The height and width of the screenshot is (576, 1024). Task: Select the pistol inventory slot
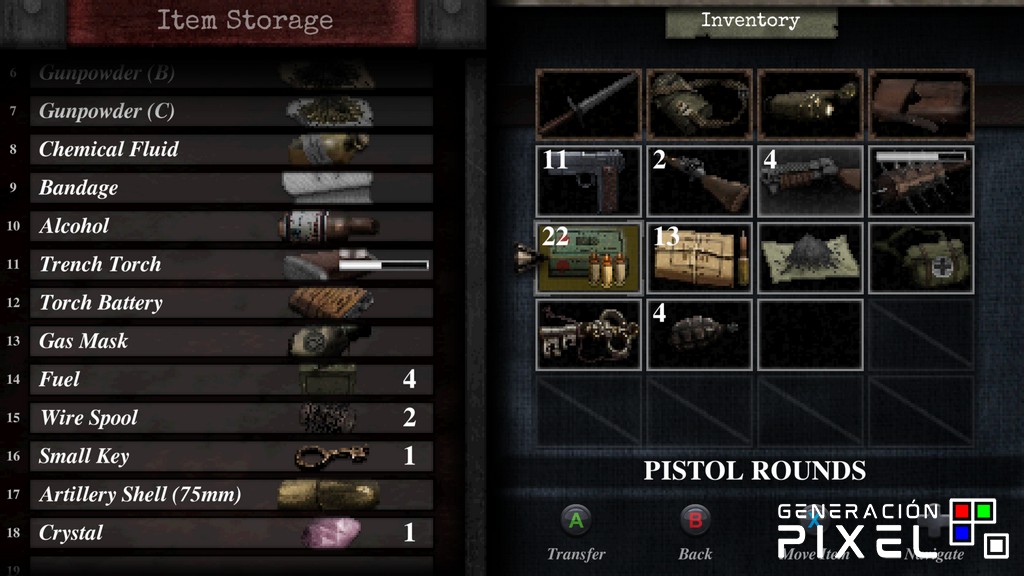(588, 181)
